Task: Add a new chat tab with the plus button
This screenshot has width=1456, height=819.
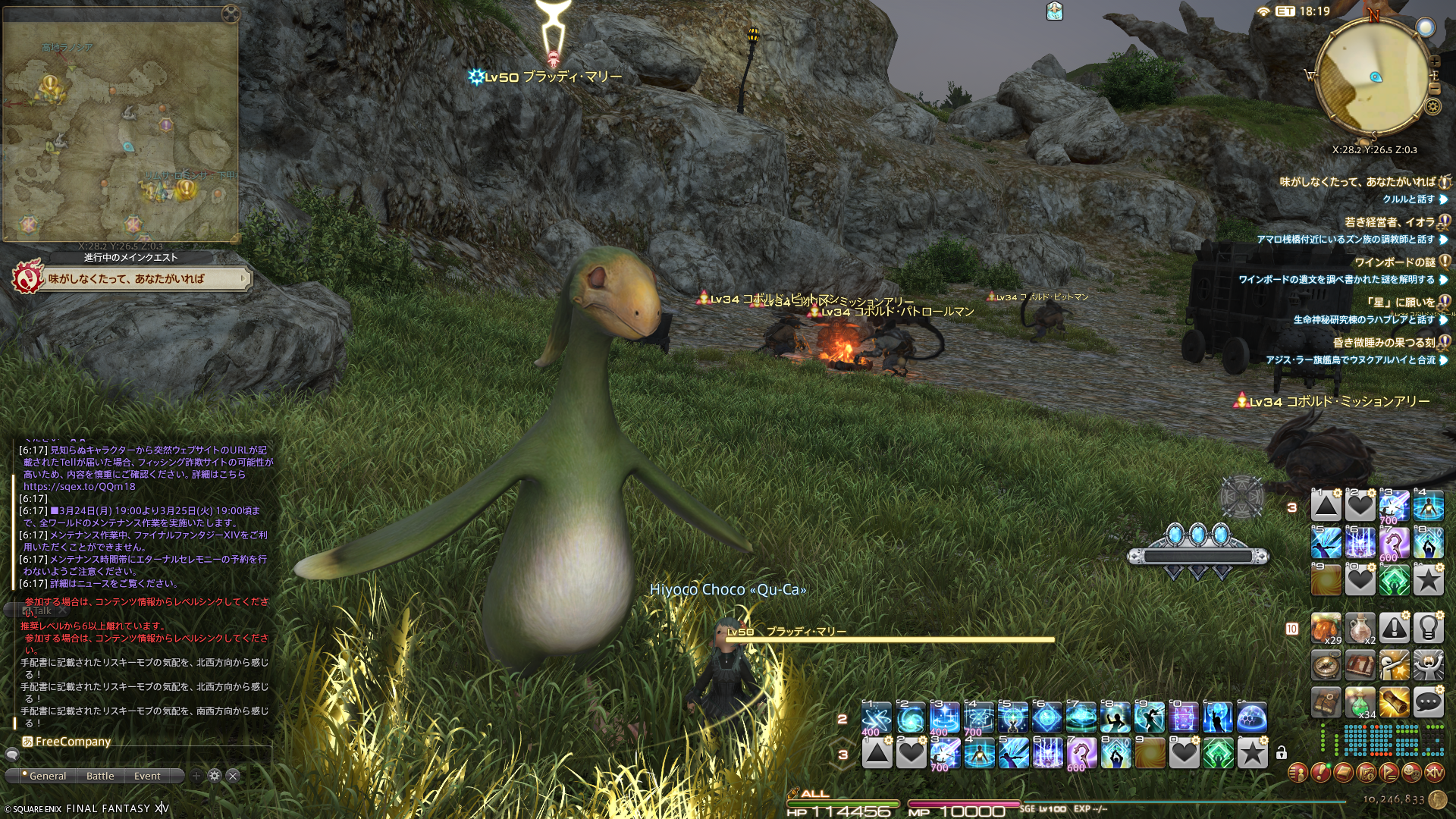Action: tap(196, 776)
